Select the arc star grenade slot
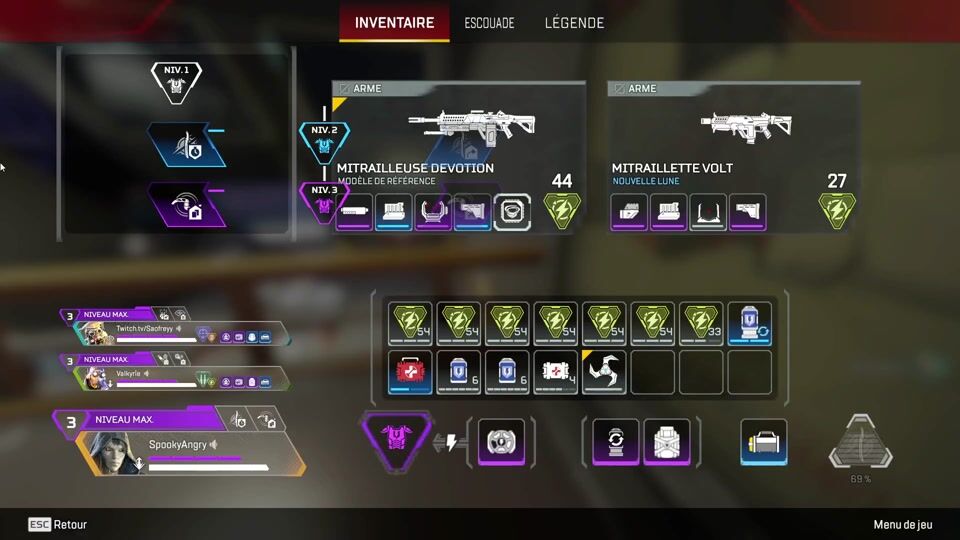This screenshot has width=960, height=540. (x=603, y=371)
